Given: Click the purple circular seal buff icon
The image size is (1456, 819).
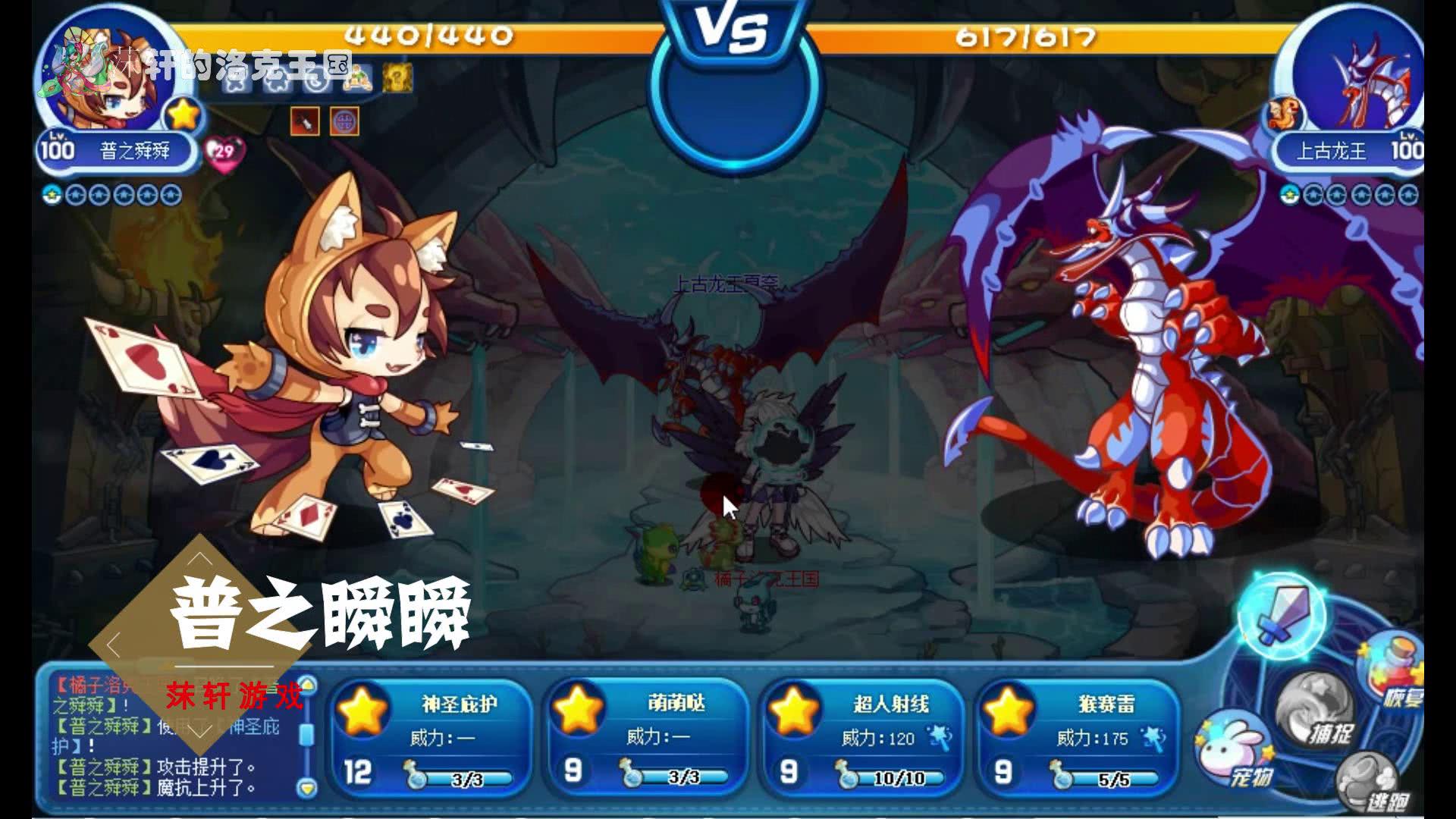Looking at the screenshot, I should [344, 121].
